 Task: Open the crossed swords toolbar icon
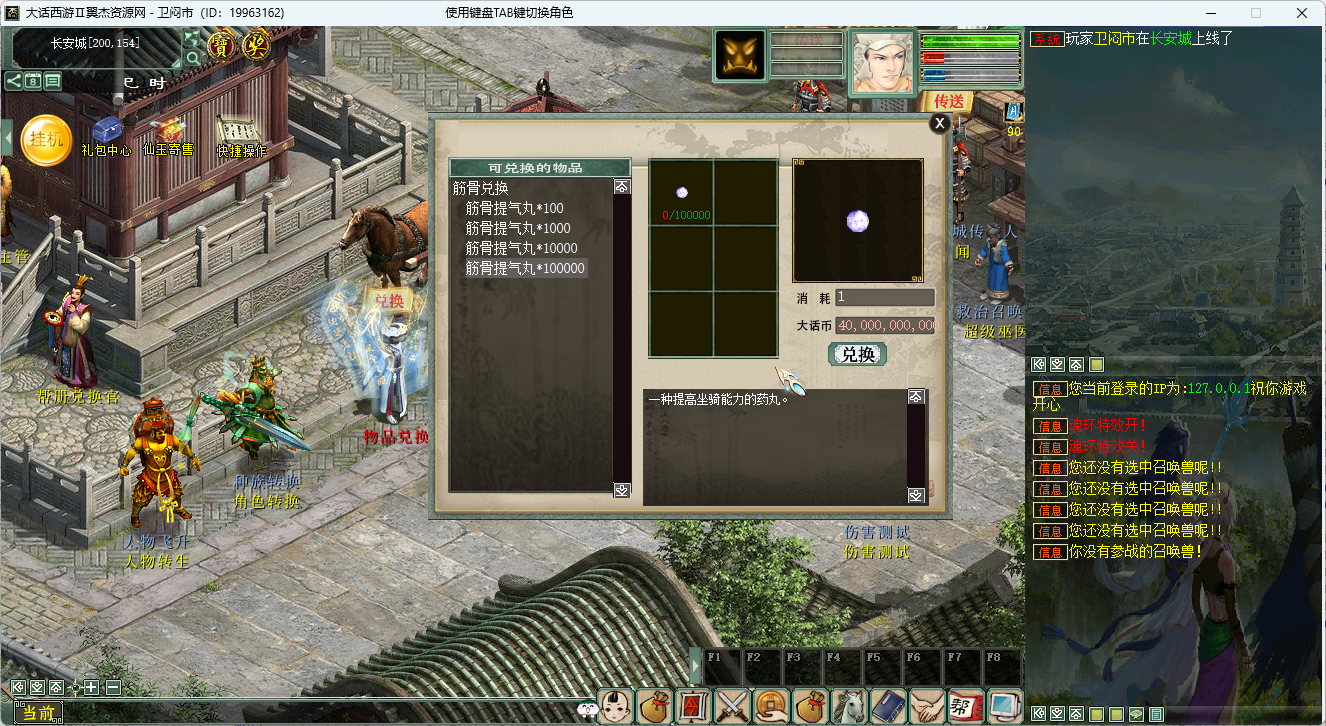(733, 706)
